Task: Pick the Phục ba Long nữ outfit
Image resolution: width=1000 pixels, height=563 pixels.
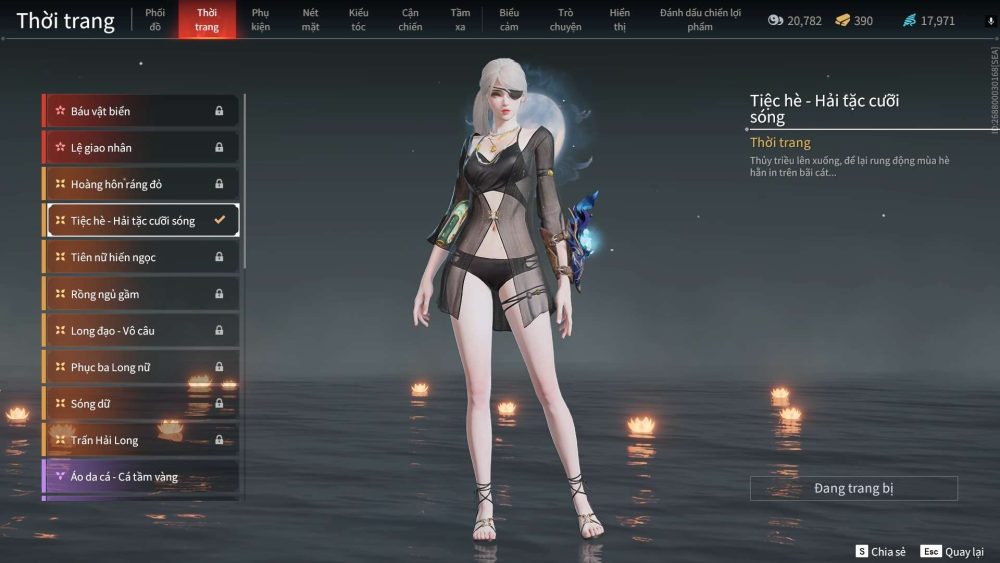Action: click(x=141, y=367)
